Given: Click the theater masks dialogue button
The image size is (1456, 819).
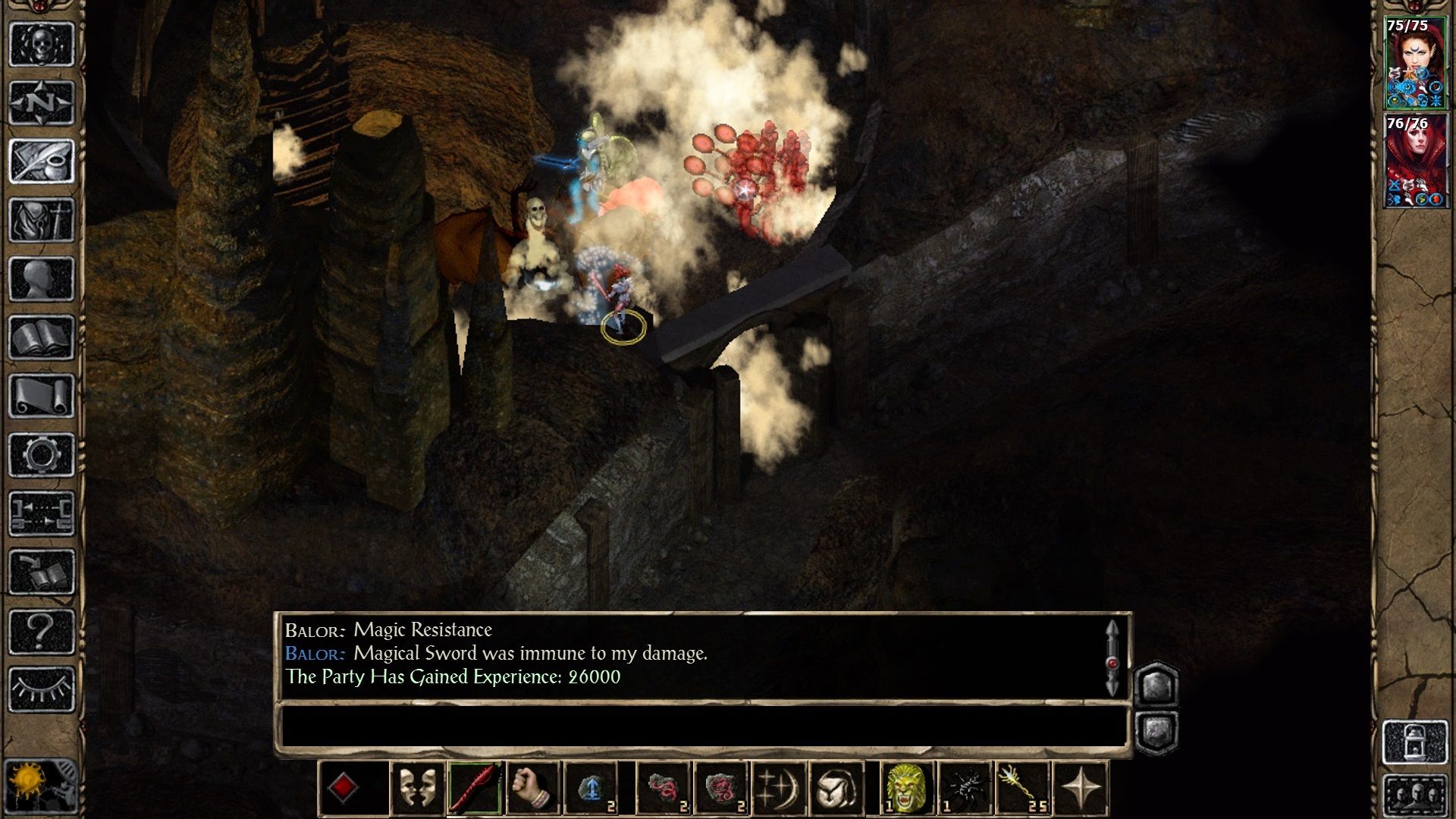Looking at the screenshot, I should tap(417, 789).
